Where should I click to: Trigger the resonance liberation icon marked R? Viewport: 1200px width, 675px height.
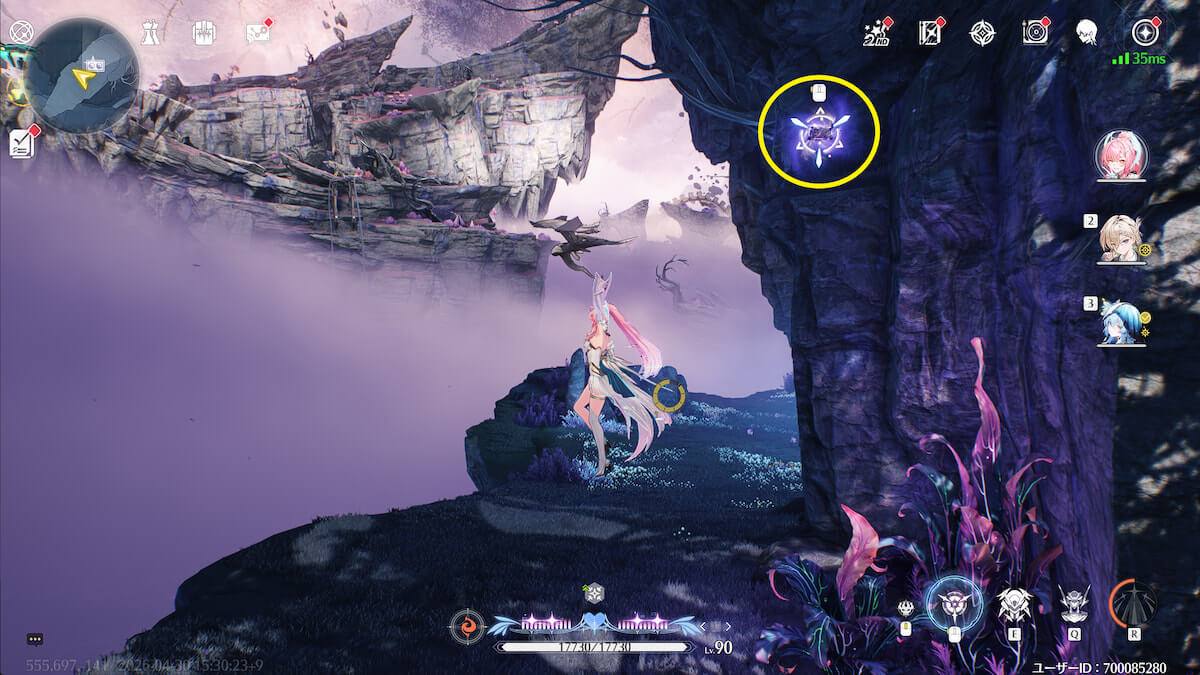[x=1134, y=604]
